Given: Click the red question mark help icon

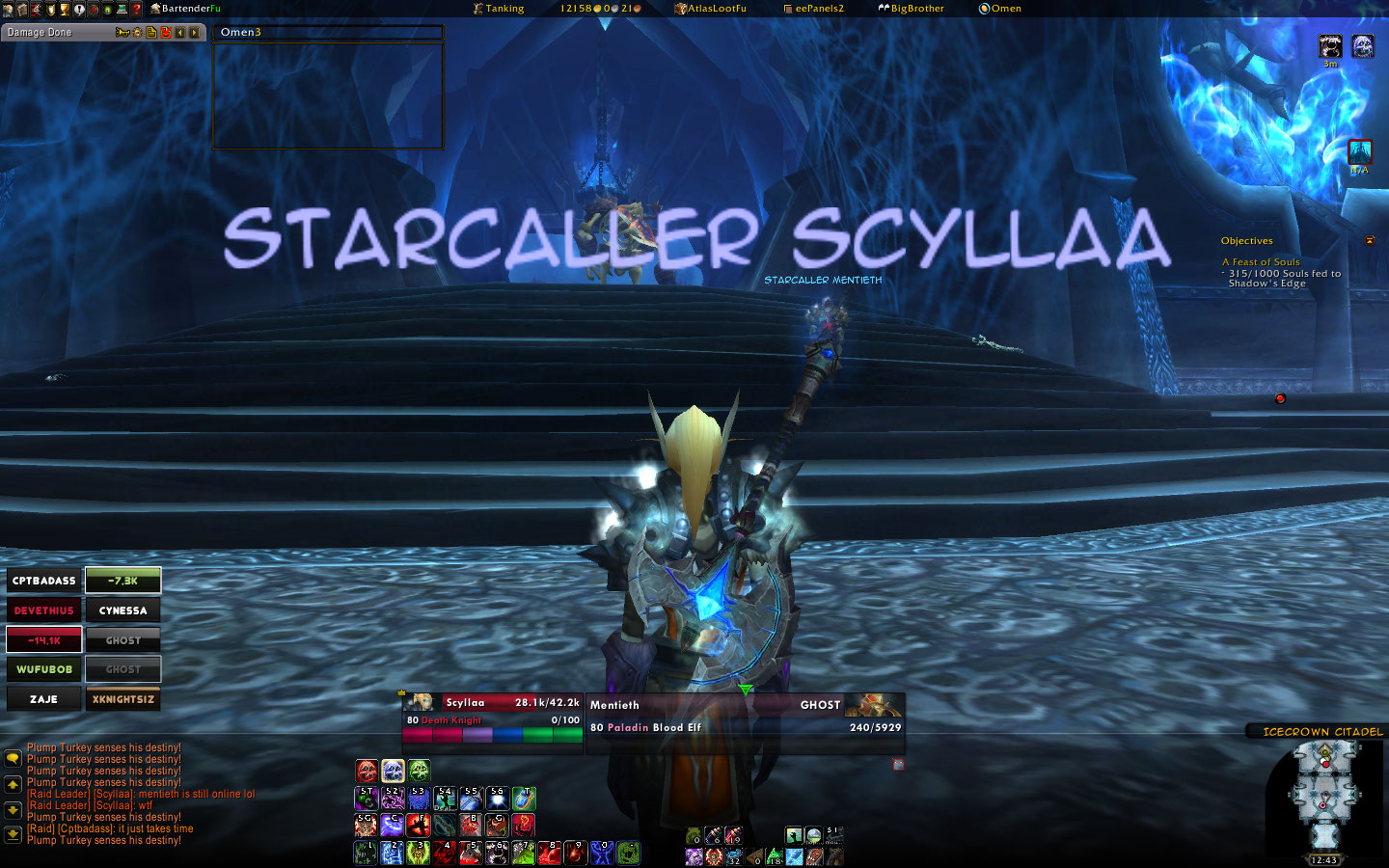Looking at the screenshot, I should [136, 9].
